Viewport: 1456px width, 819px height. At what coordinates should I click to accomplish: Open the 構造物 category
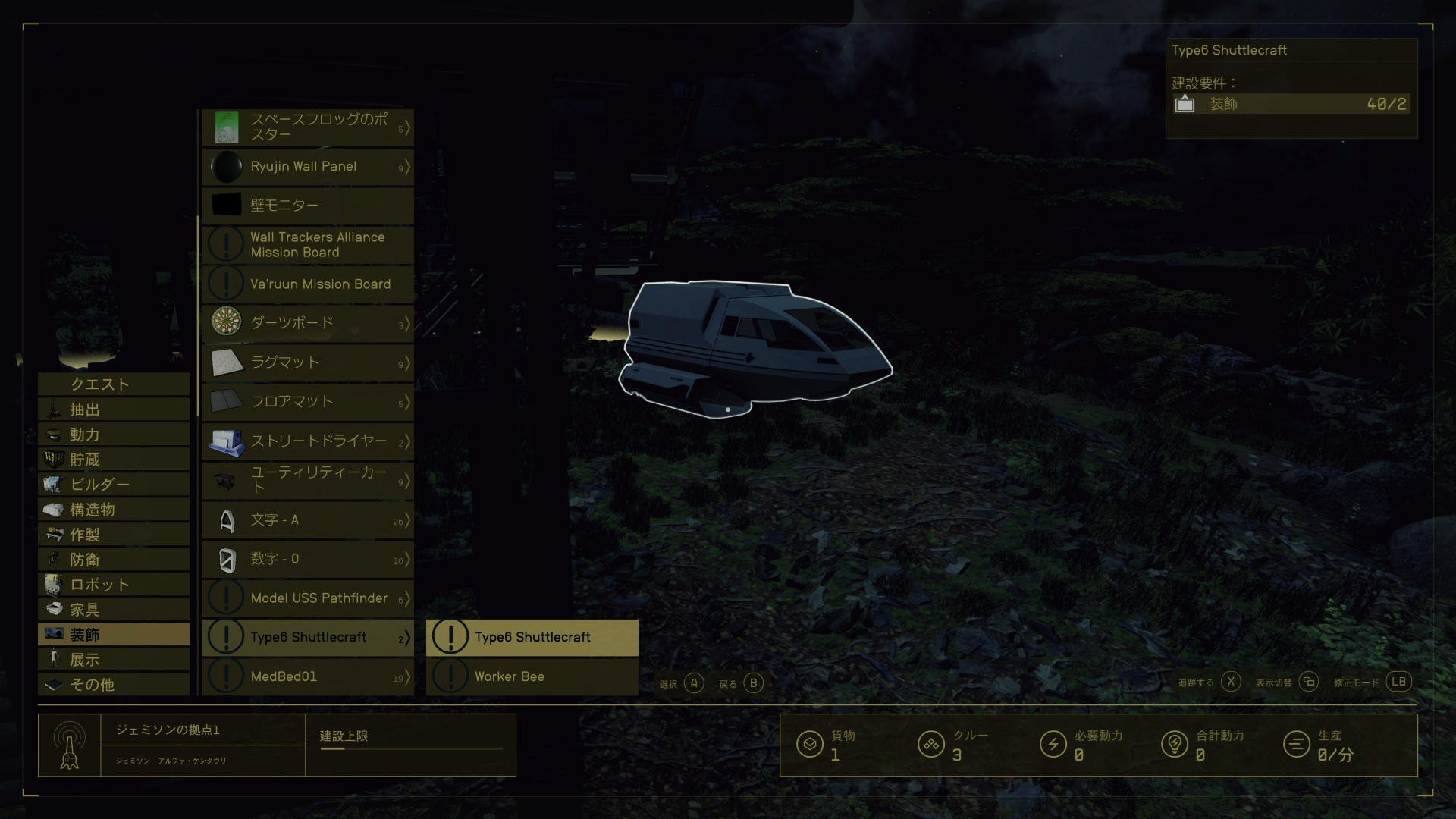[114, 510]
